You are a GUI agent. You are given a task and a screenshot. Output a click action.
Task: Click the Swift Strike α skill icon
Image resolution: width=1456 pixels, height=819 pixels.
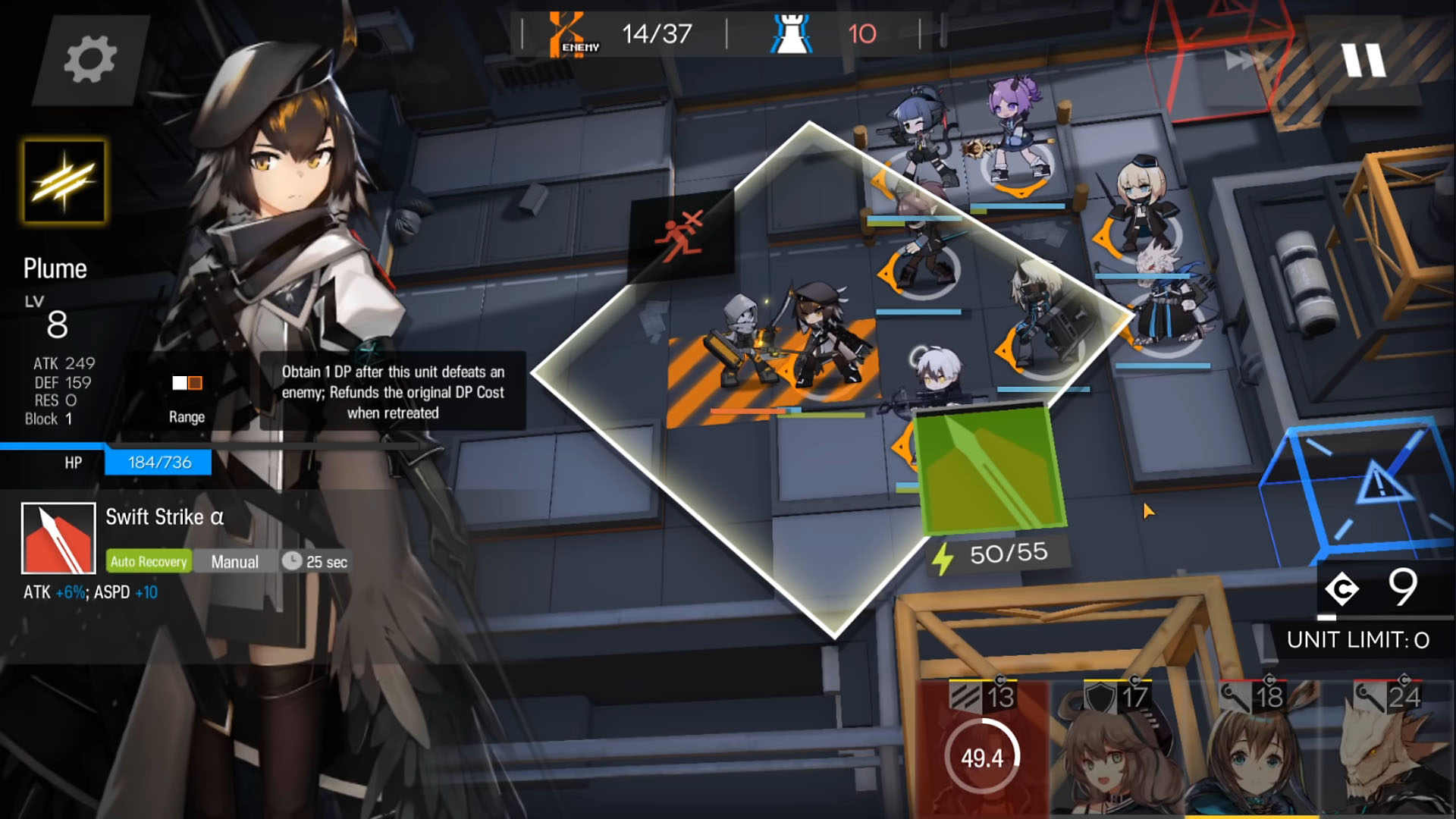tap(58, 538)
